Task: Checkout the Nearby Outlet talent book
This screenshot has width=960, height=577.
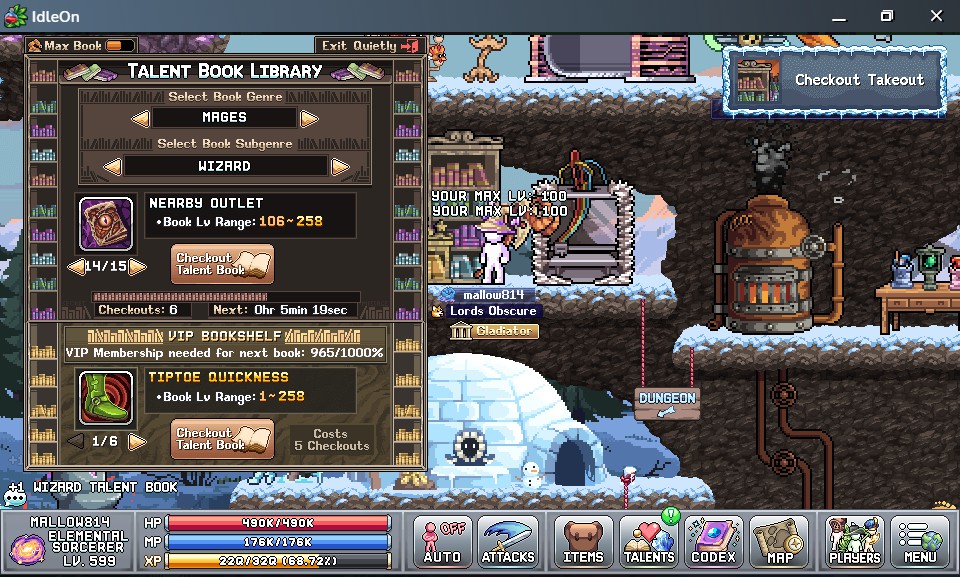Action: [222, 264]
